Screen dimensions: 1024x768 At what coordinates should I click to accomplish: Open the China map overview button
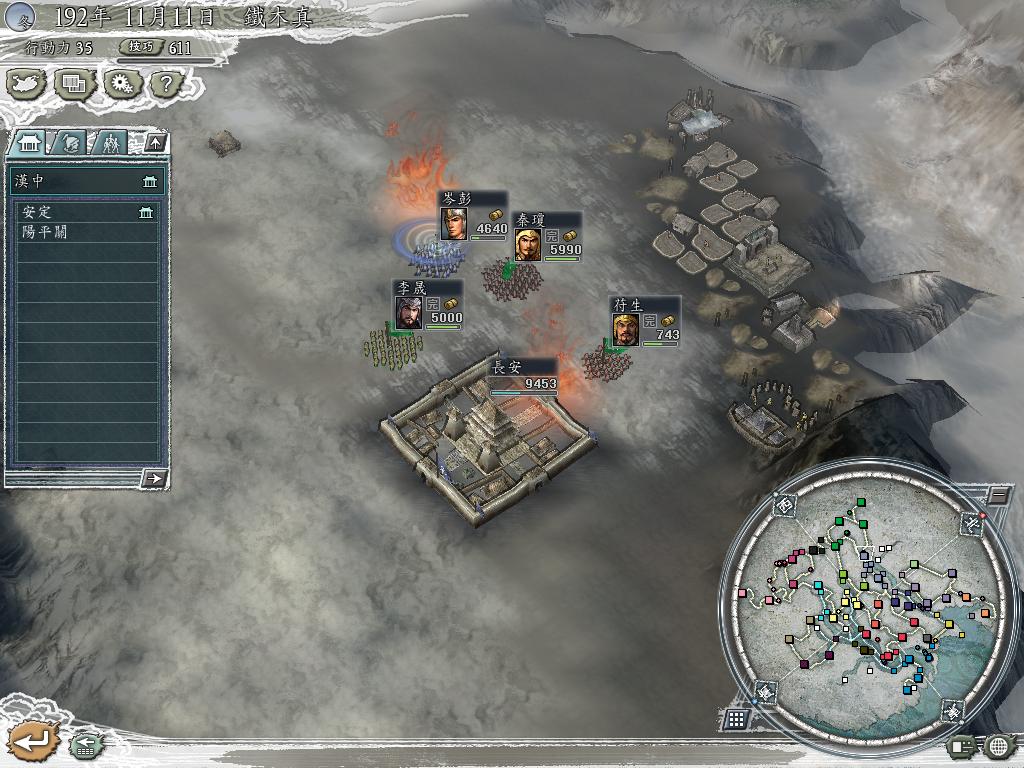click(x=27, y=85)
